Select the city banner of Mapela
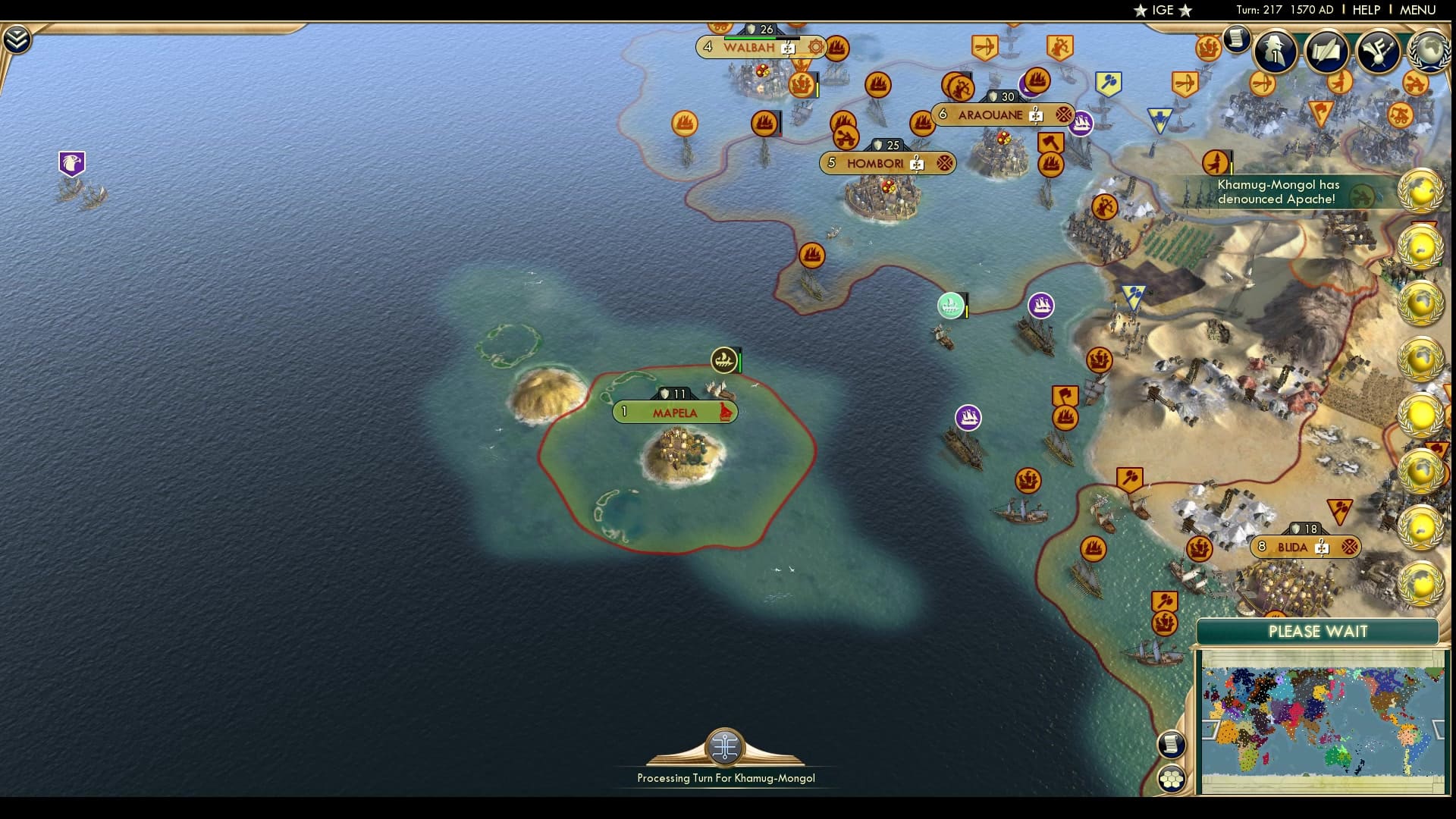The height and width of the screenshot is (819, 1456). [x=674, y=413]
